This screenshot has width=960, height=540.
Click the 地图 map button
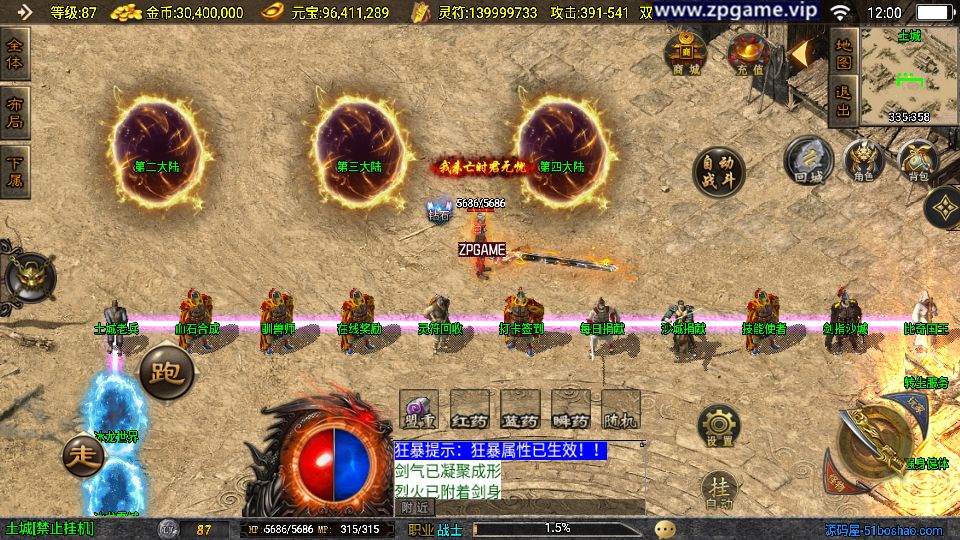pyautogui.click(x=843, y=53)
